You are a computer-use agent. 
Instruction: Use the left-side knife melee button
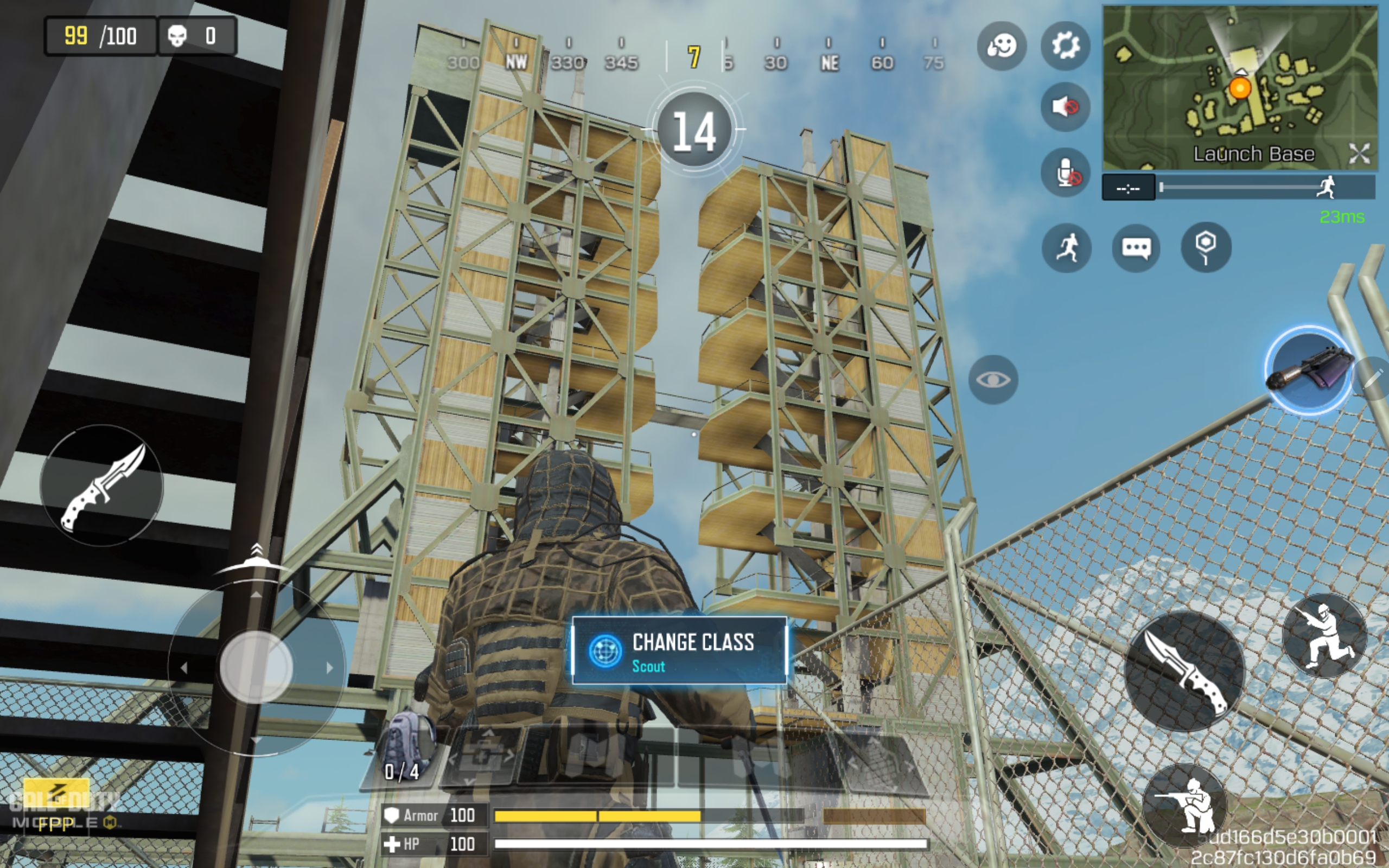point(101,486)
